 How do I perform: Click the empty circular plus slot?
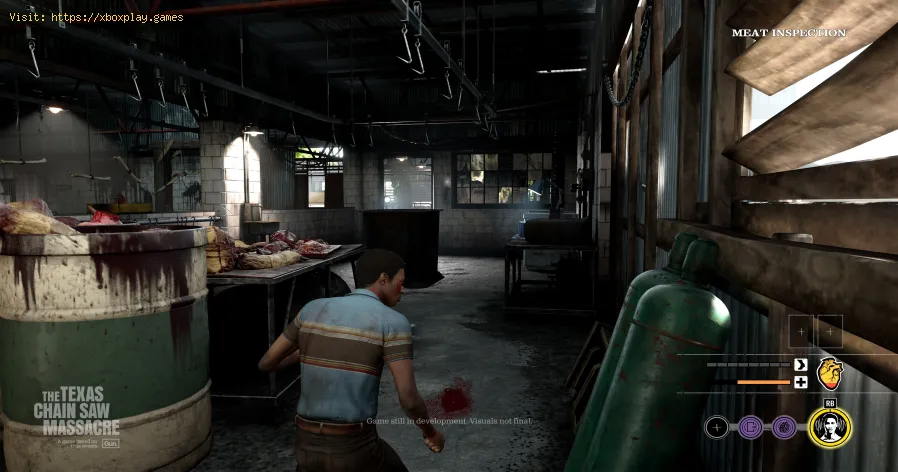point(716,428)
